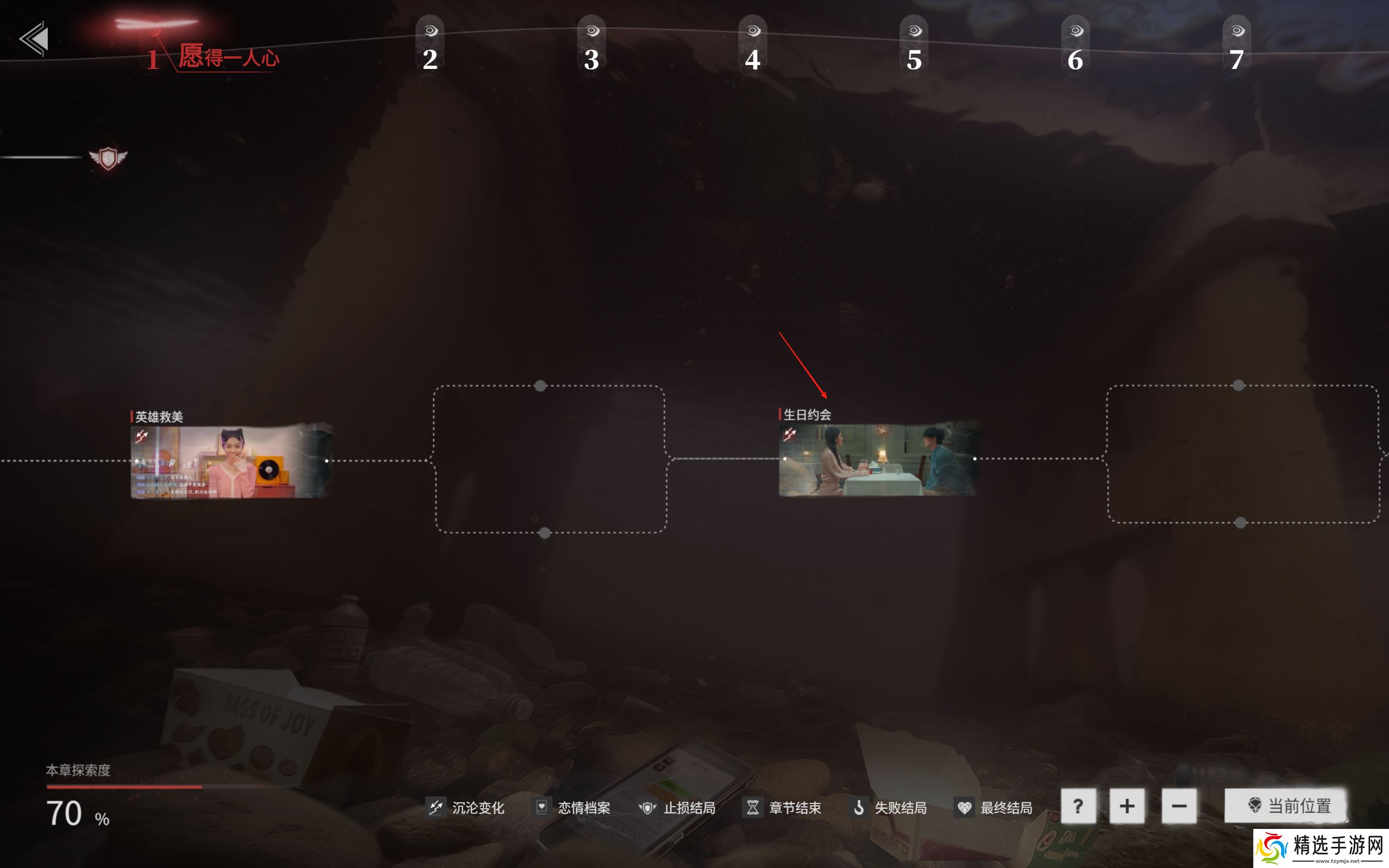This screenshot has width=1389, height=868.
Task: Open the question mark help button
Action: [1078, 806]
